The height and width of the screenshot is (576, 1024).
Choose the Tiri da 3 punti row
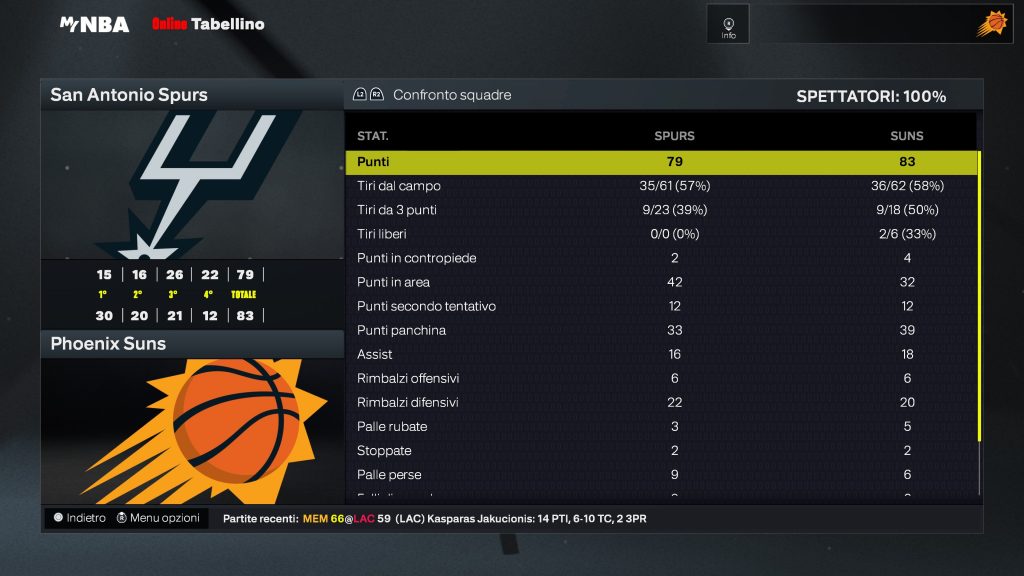point(660,210)
